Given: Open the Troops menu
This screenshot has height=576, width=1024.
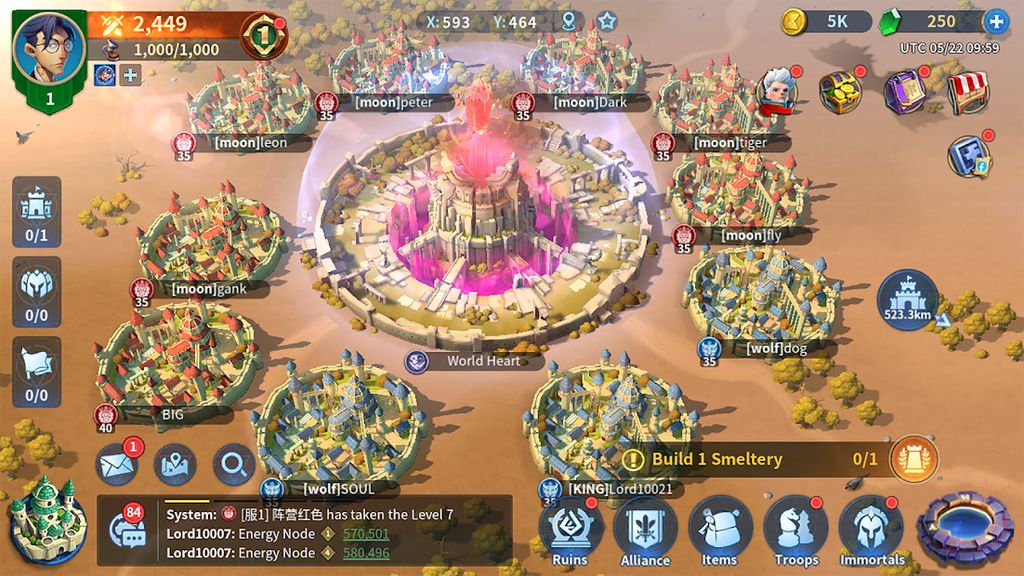Looking at the screenshot, I should coord(796,530).
